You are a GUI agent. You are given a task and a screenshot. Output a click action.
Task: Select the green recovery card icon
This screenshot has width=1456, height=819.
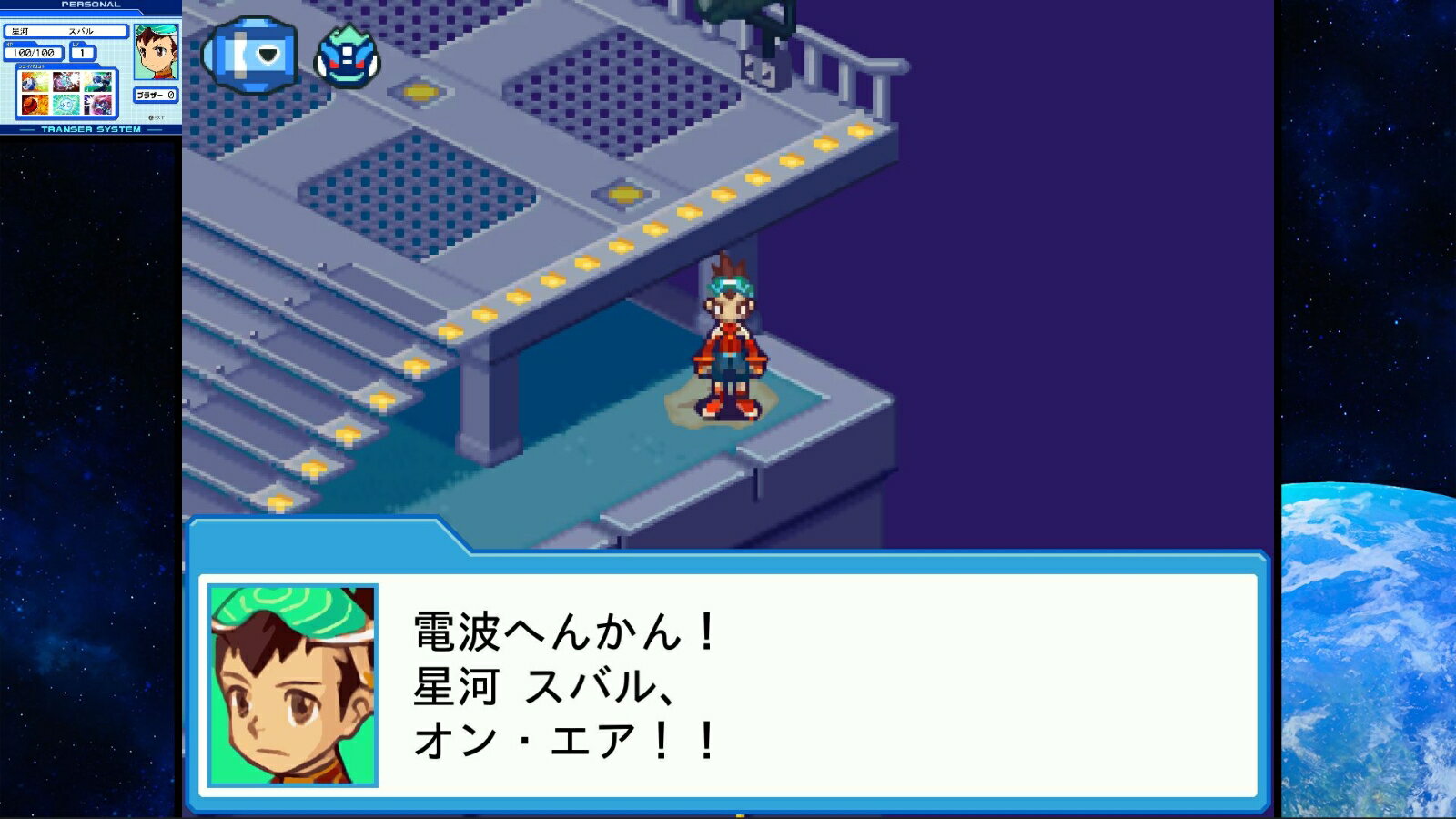(66, 103)
